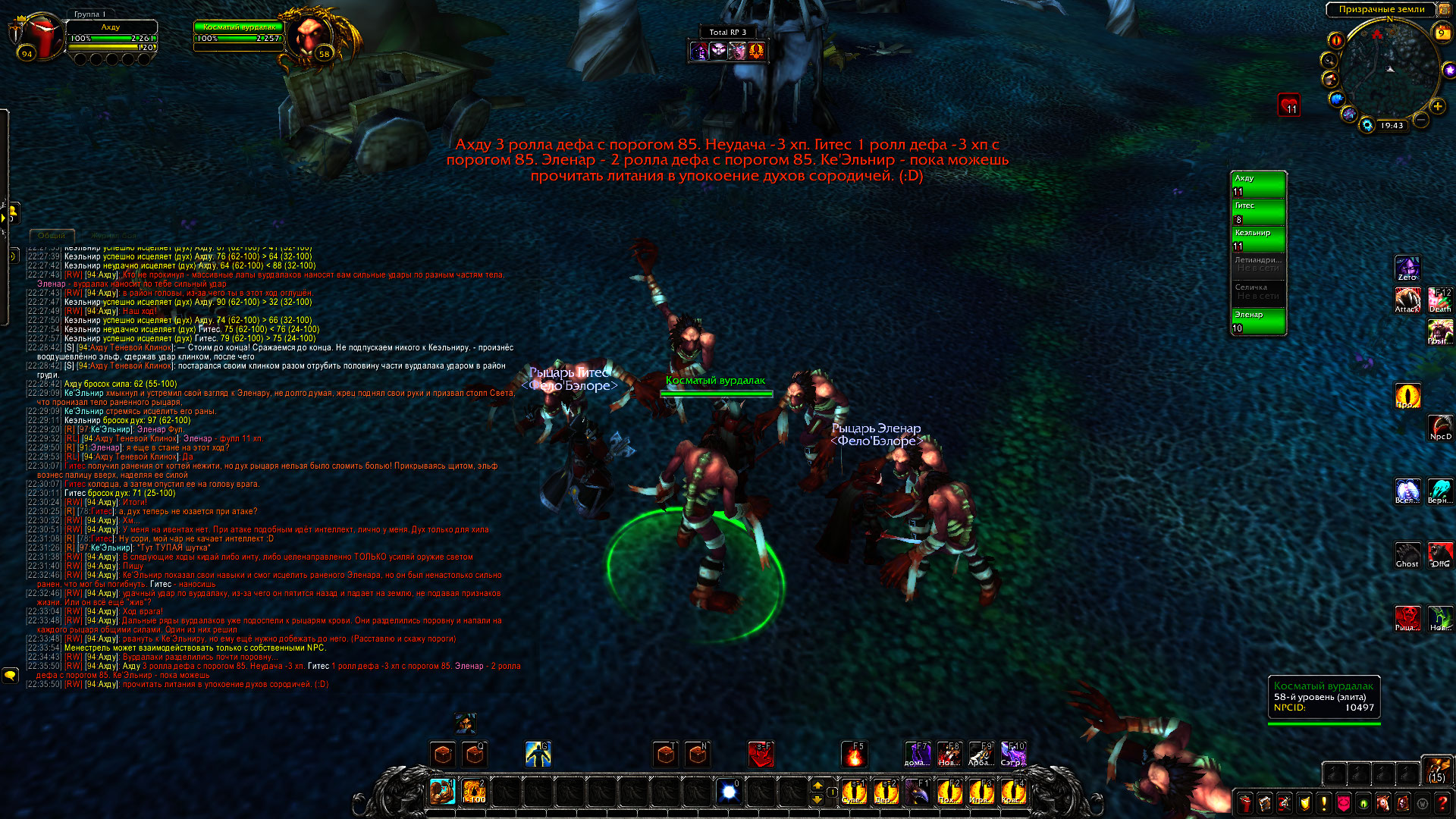Select raid member Гитес in raid frame
The image size is (1456, 819).
[1258, 212]
